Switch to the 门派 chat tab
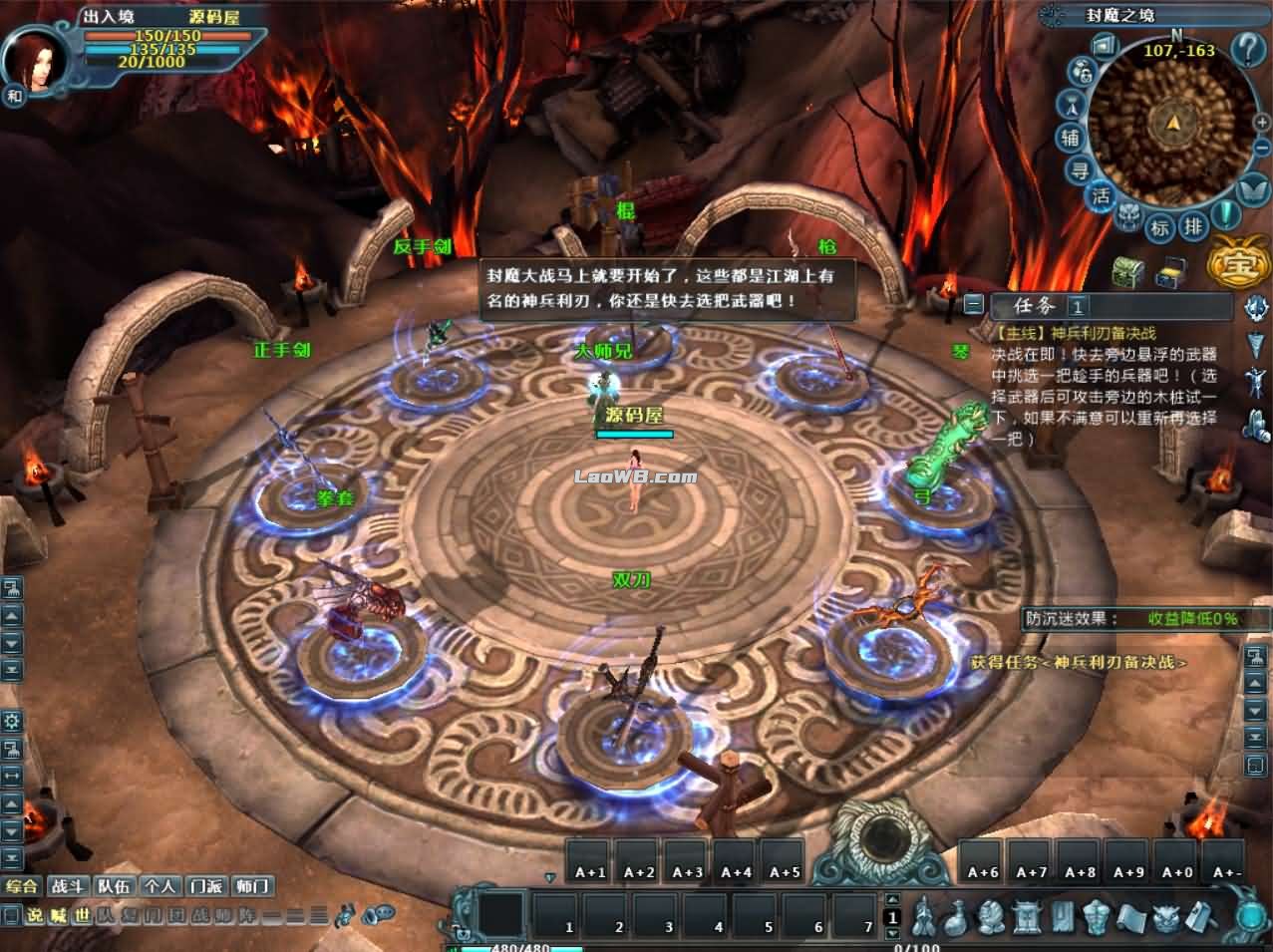Screen dimensions: 1273x952 (x=204, y=885)
